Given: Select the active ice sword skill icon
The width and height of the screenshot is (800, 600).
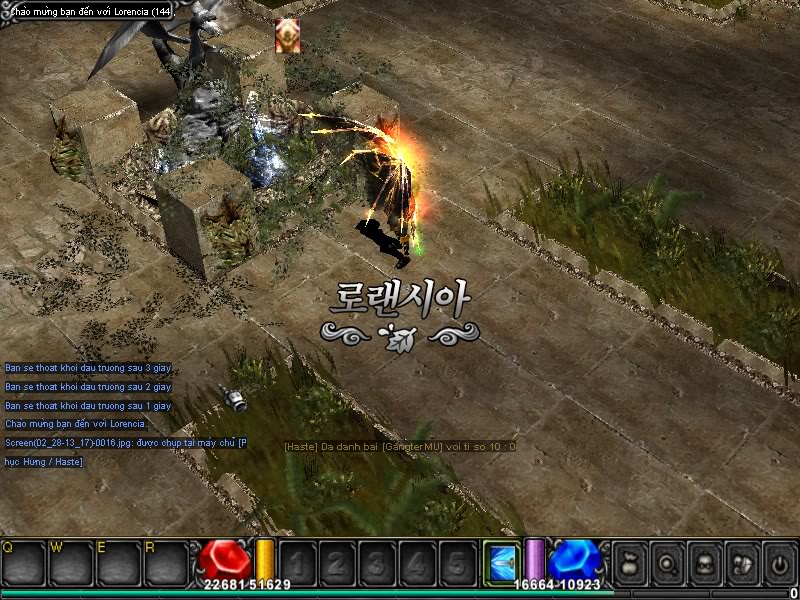Looking at the screenshot, I should click(502, 562).
